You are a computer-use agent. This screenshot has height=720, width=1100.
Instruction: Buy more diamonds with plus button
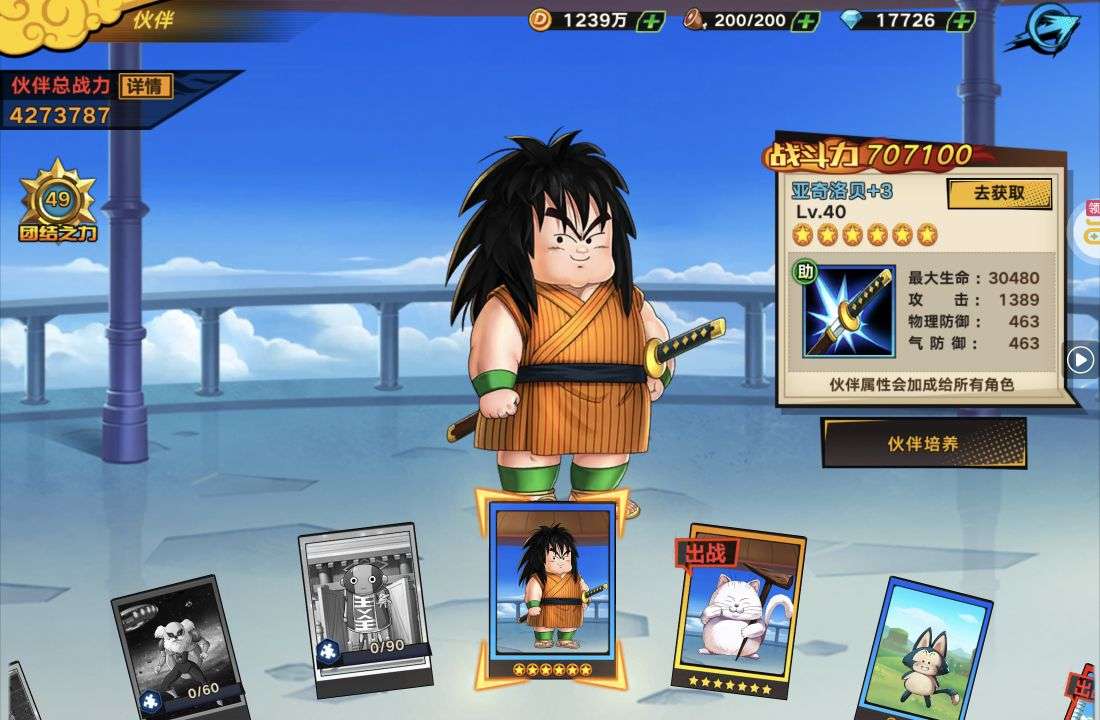point(960,20)
